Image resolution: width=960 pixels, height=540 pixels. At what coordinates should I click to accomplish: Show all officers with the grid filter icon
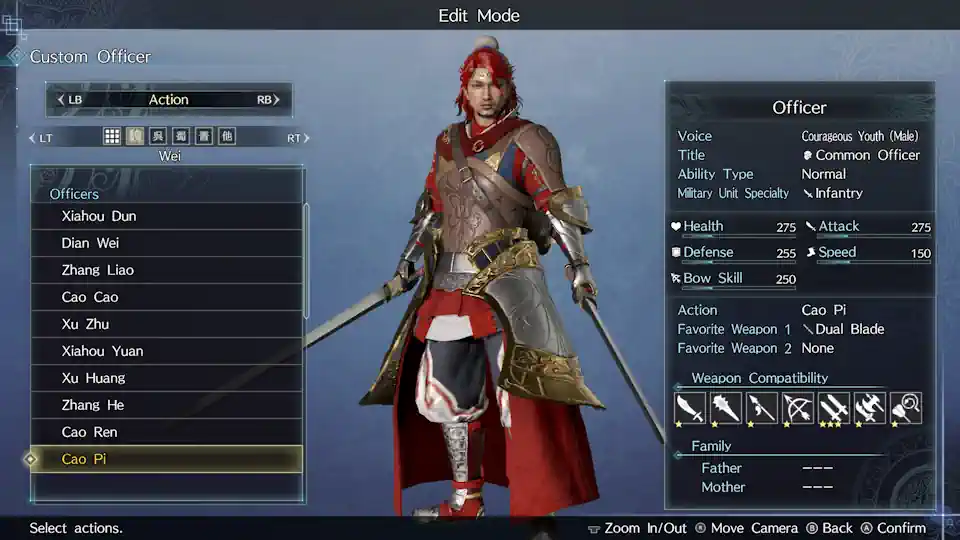(113, 137)
